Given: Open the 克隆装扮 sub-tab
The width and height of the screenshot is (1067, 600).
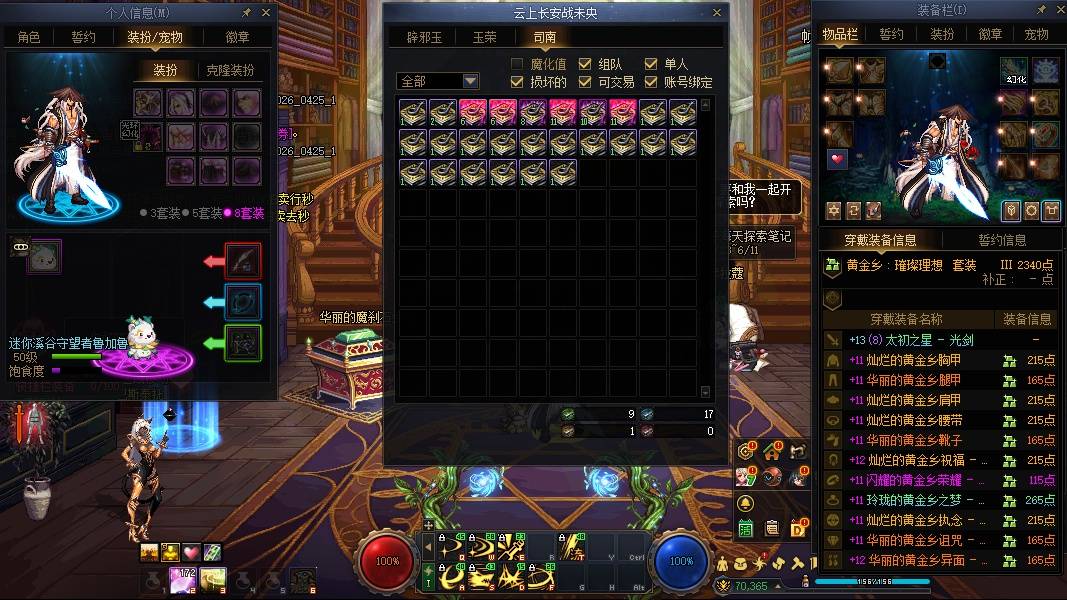Looking at the screenshot, I should [230, 71].
